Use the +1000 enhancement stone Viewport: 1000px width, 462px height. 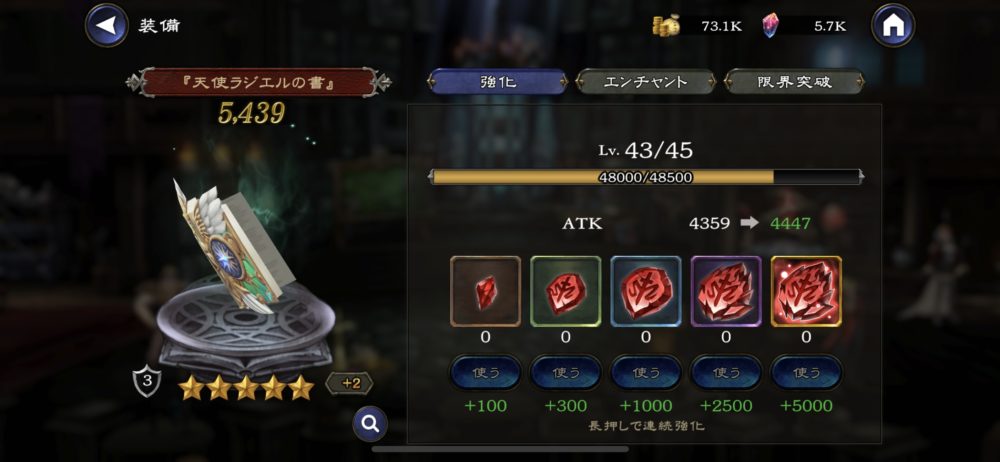click(x=646, y=372)
